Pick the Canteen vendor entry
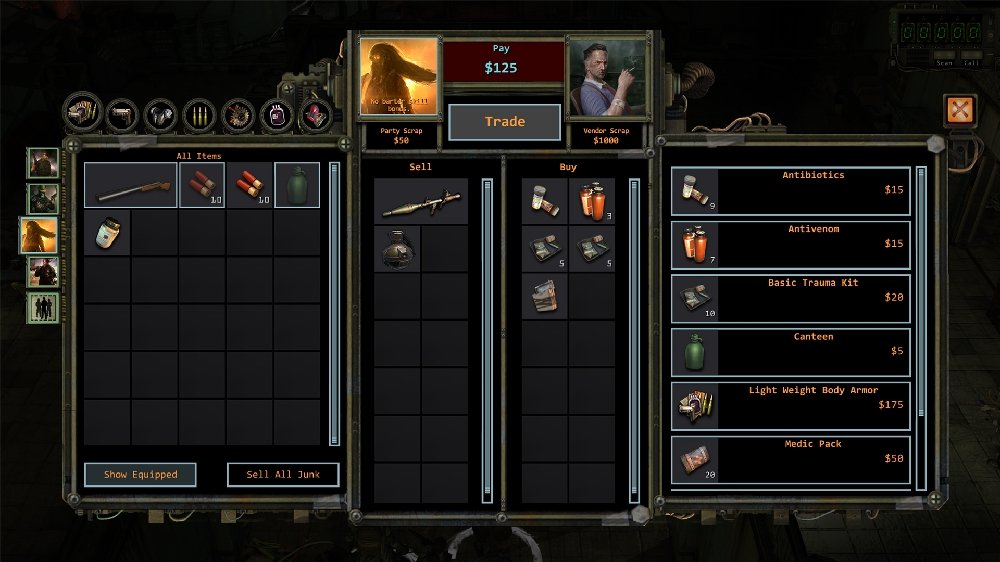The height and width of the screenshot is (562, 1000). [x=790, y=352]
